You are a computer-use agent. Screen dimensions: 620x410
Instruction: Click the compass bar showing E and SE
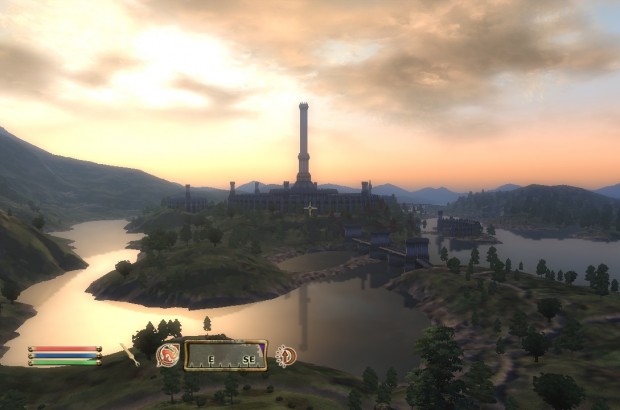tap(225, 354)
